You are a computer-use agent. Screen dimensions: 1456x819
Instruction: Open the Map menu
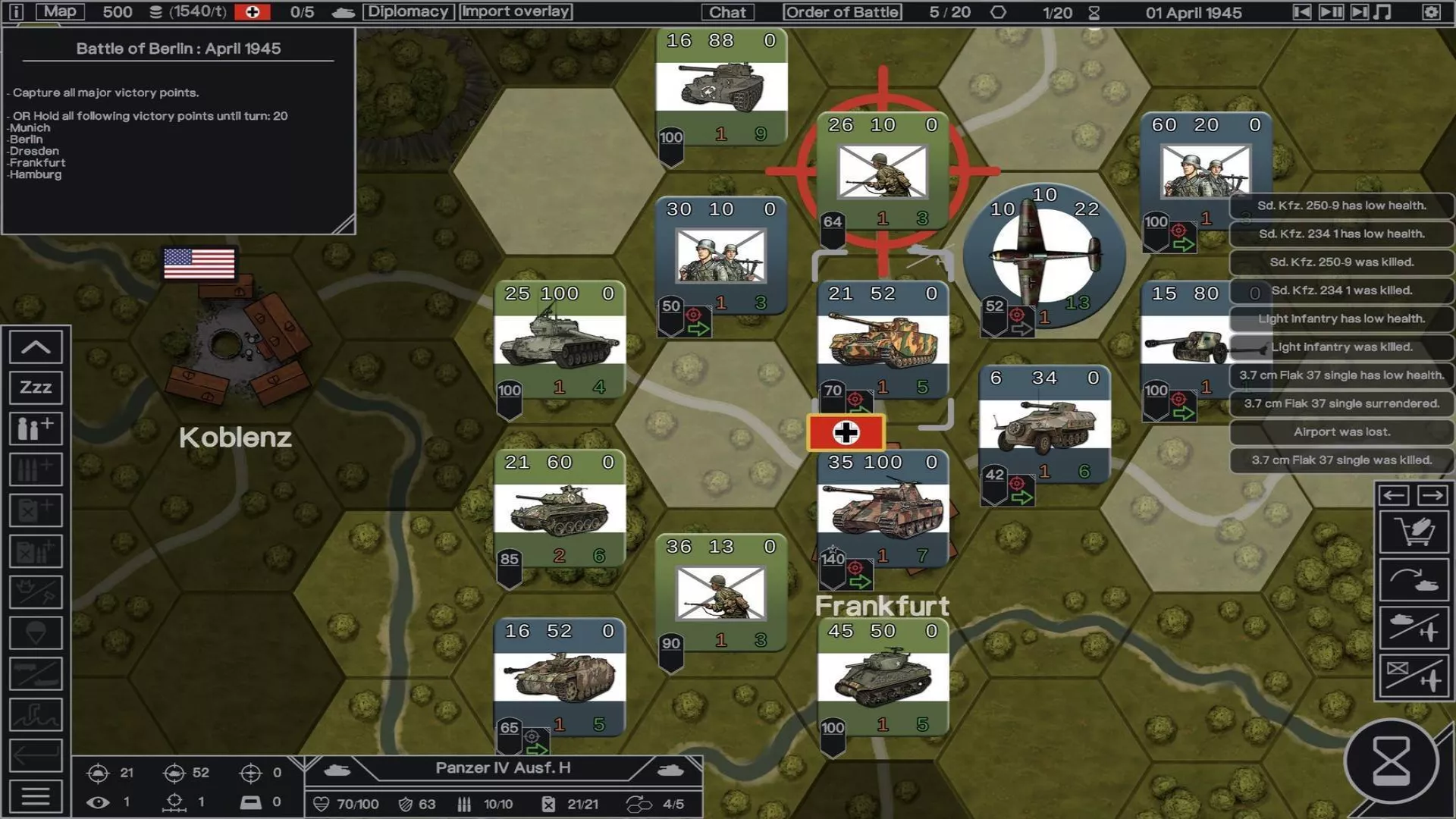pos(60,11)
